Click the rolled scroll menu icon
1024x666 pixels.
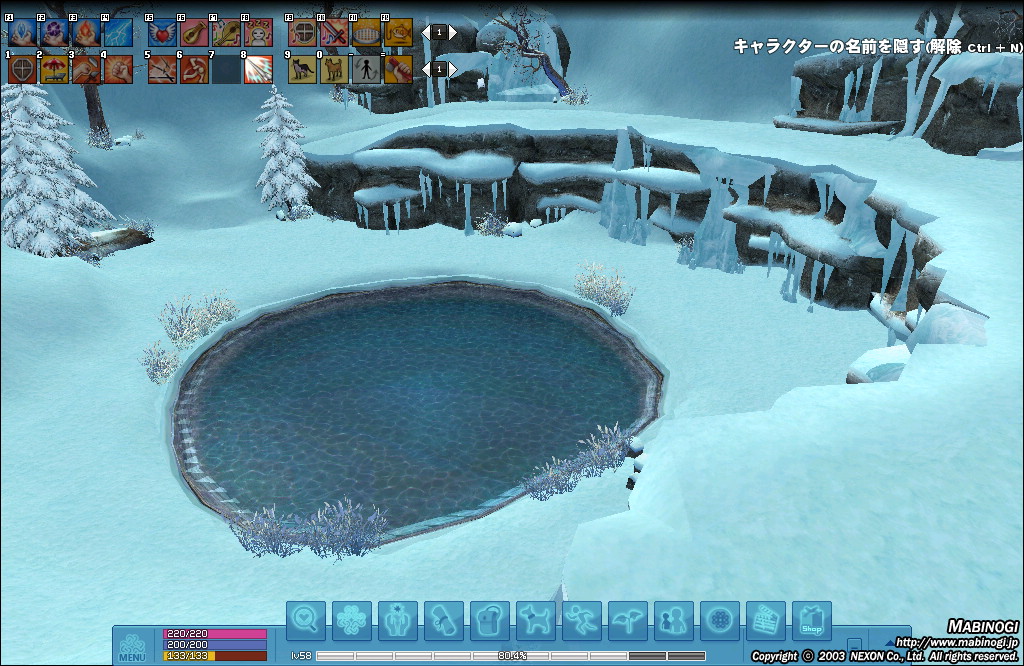[443, 621]
